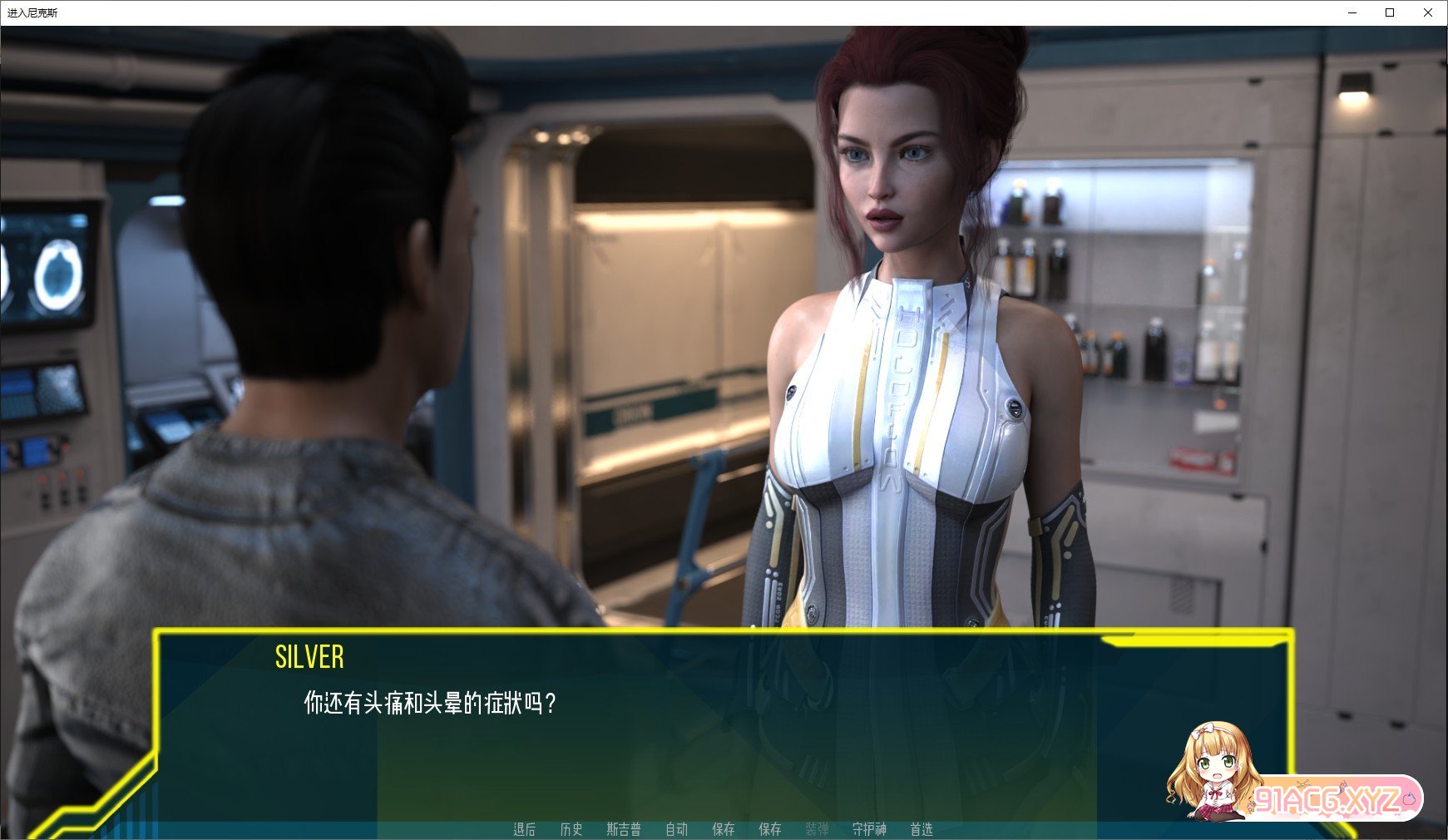Screen dimensions: 1448x840
Task: Advance dialogue by clicking Silver's text line
Action: [429, 704]
